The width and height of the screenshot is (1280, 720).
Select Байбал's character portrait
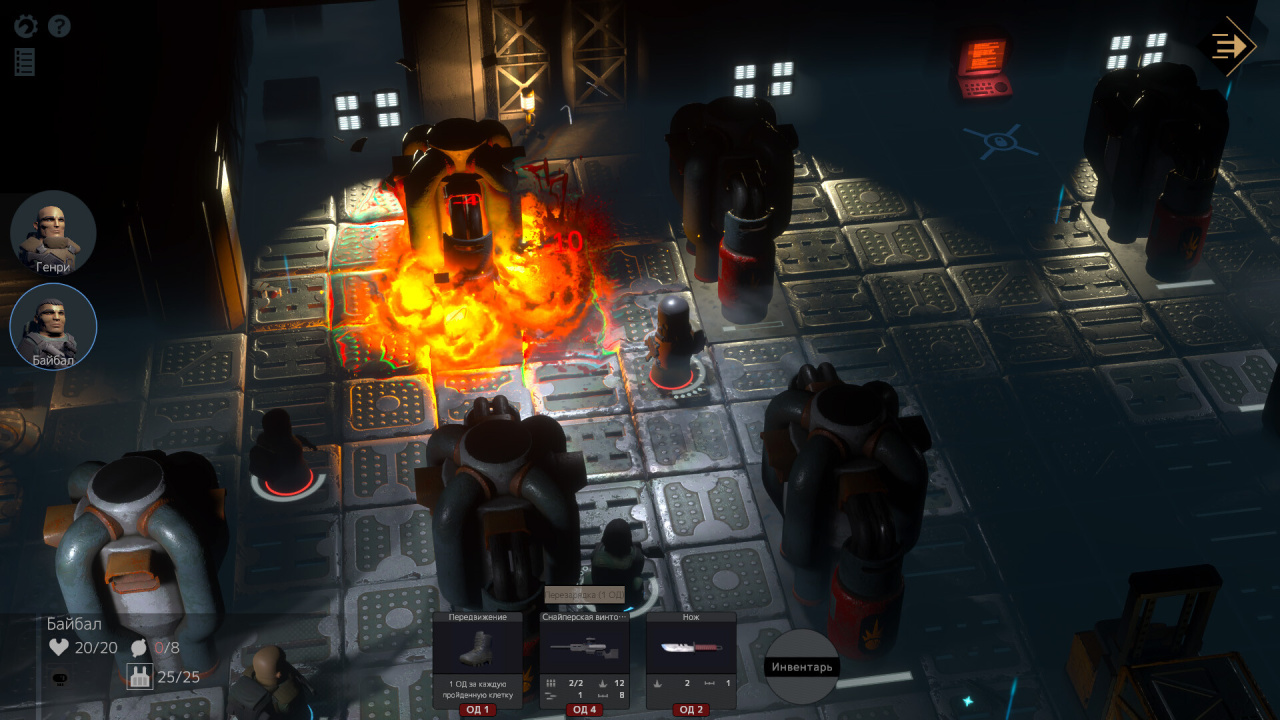[x=53, y=326]
